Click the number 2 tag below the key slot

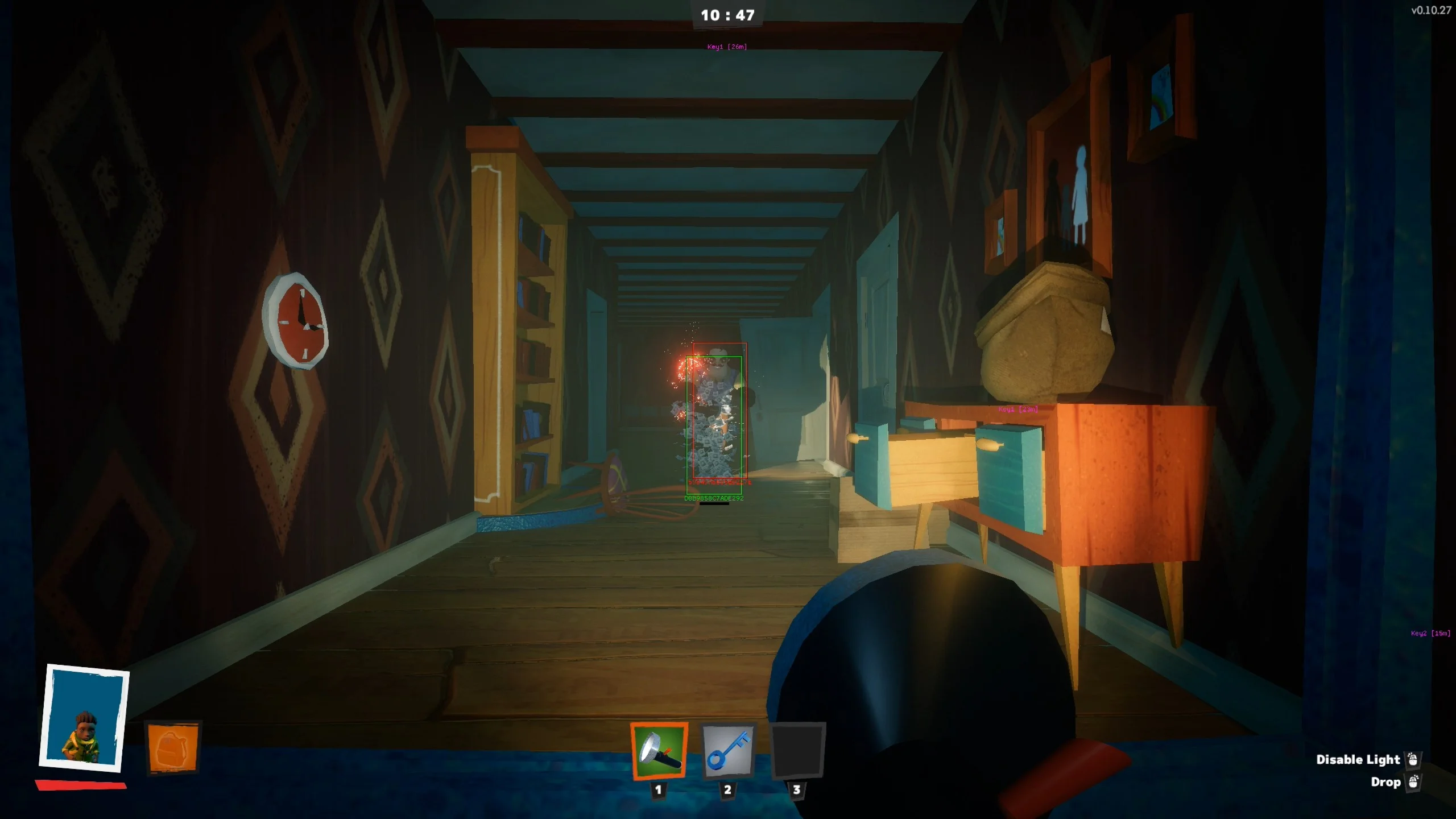[x=727, y=789]
